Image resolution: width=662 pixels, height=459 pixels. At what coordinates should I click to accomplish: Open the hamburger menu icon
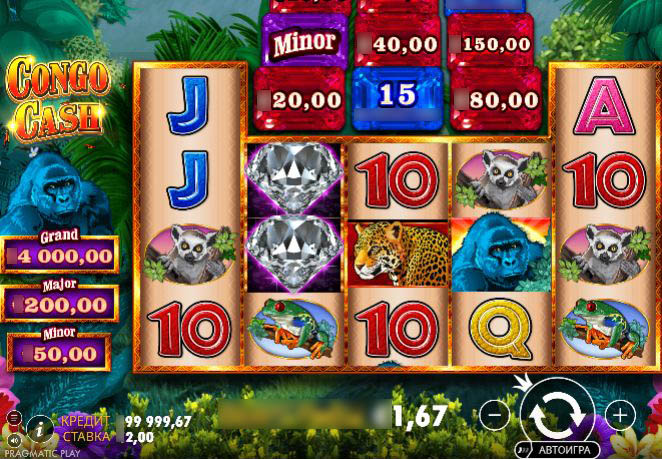(x=14, y=417)
